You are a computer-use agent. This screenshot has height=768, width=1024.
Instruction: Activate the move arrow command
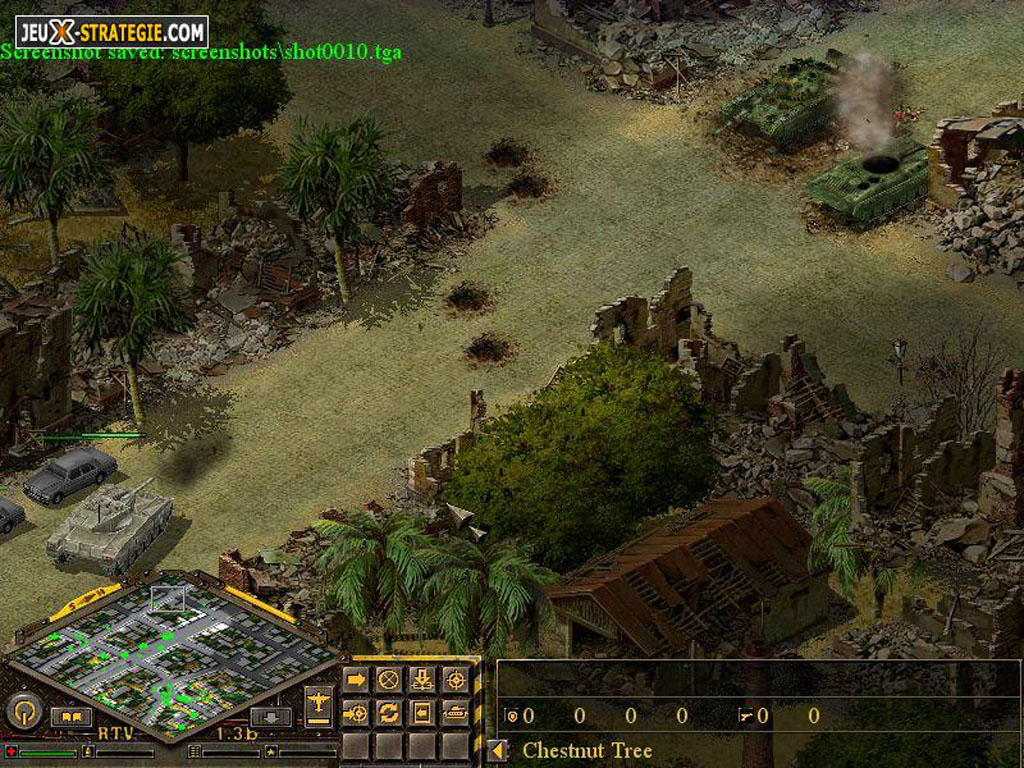[x=356, y=680]
